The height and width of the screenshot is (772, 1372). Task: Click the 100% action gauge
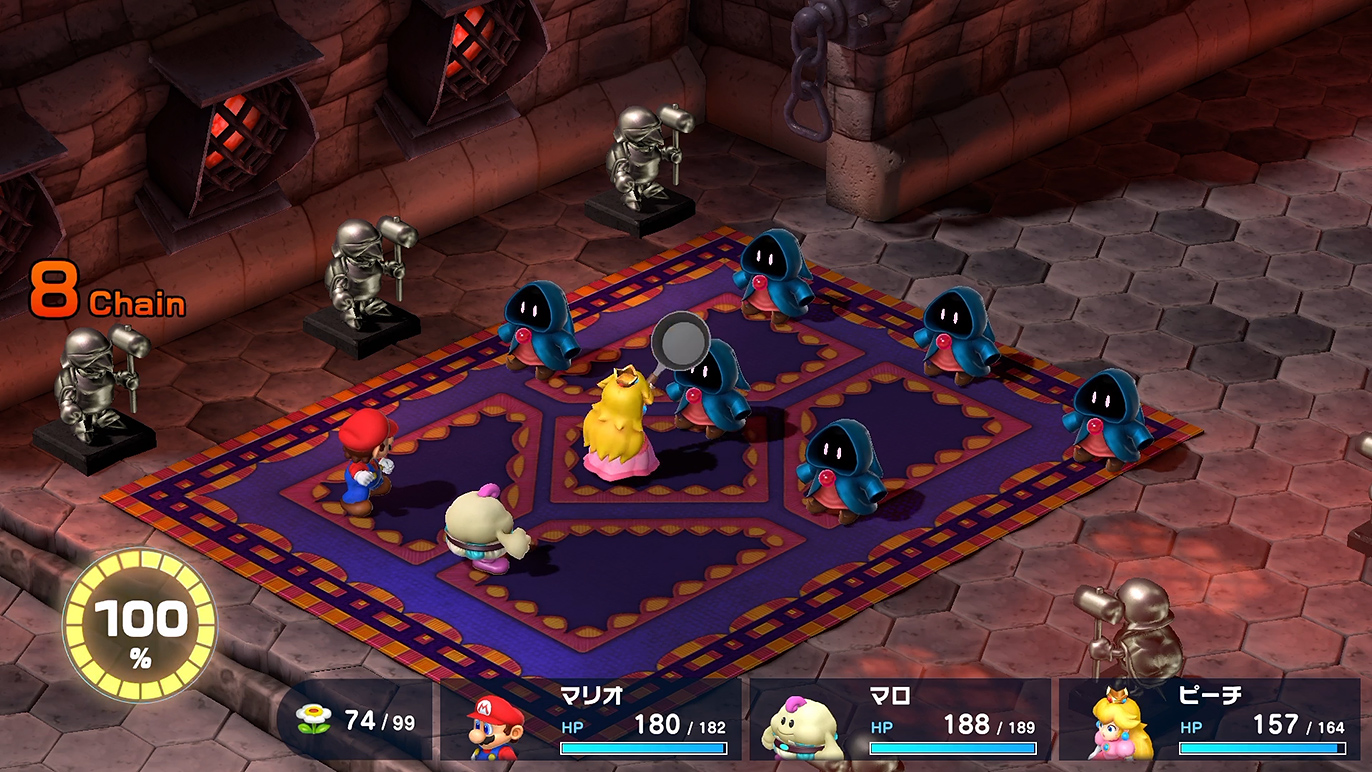point(140,625)
